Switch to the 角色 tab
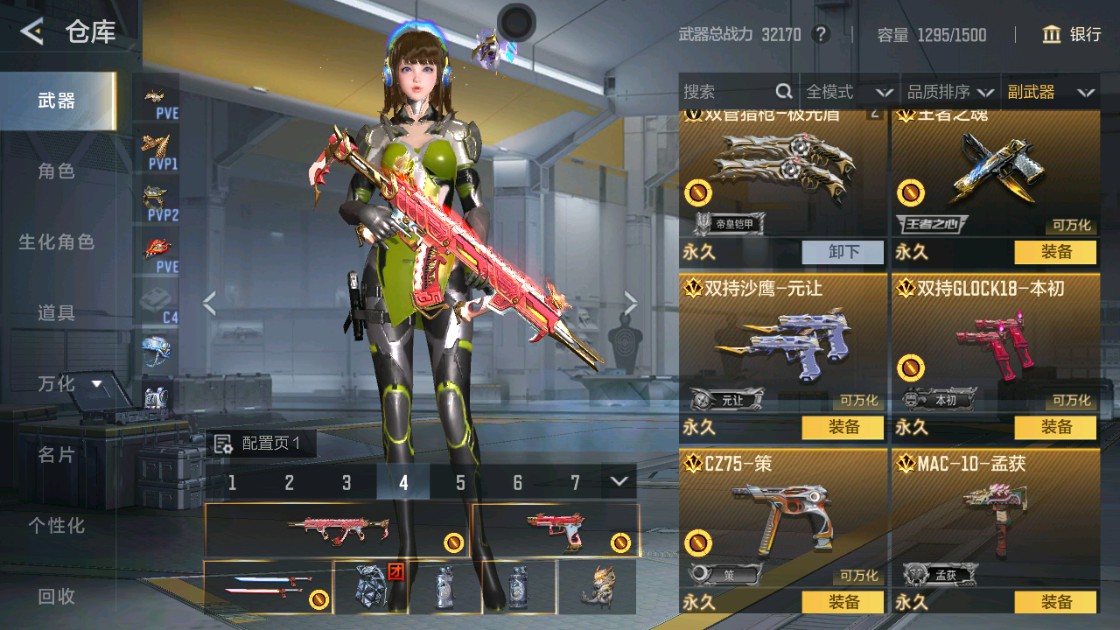The height and width of the screenshot is (630, 1120). (x=56, y=171)
